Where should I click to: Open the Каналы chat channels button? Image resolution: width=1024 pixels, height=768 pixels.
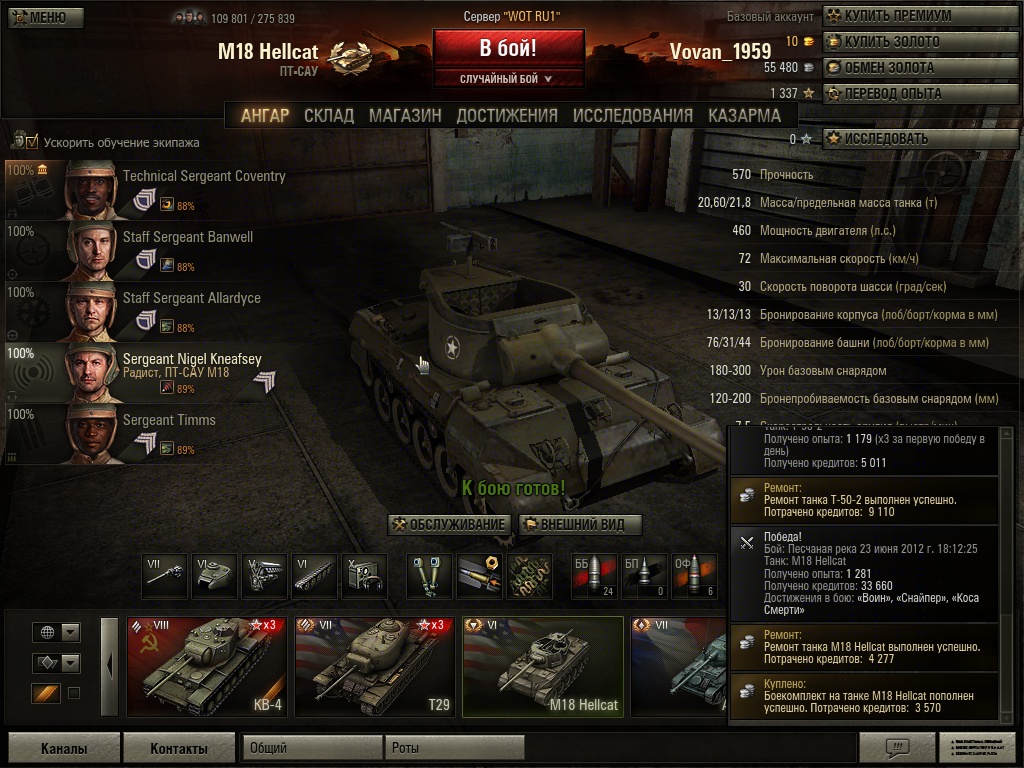point(64,748)
